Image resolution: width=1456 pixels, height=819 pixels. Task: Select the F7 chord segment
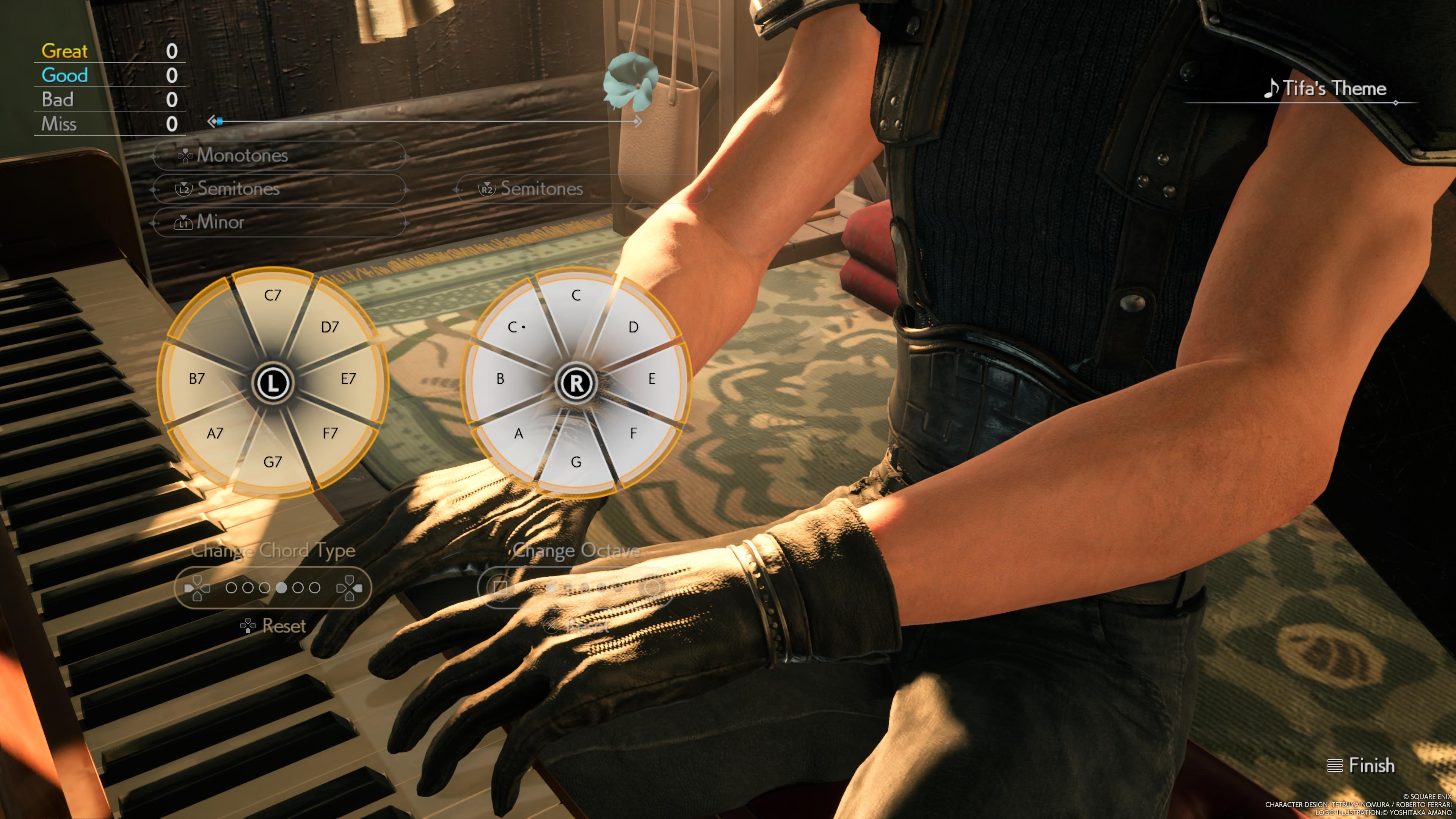[329, 433]
